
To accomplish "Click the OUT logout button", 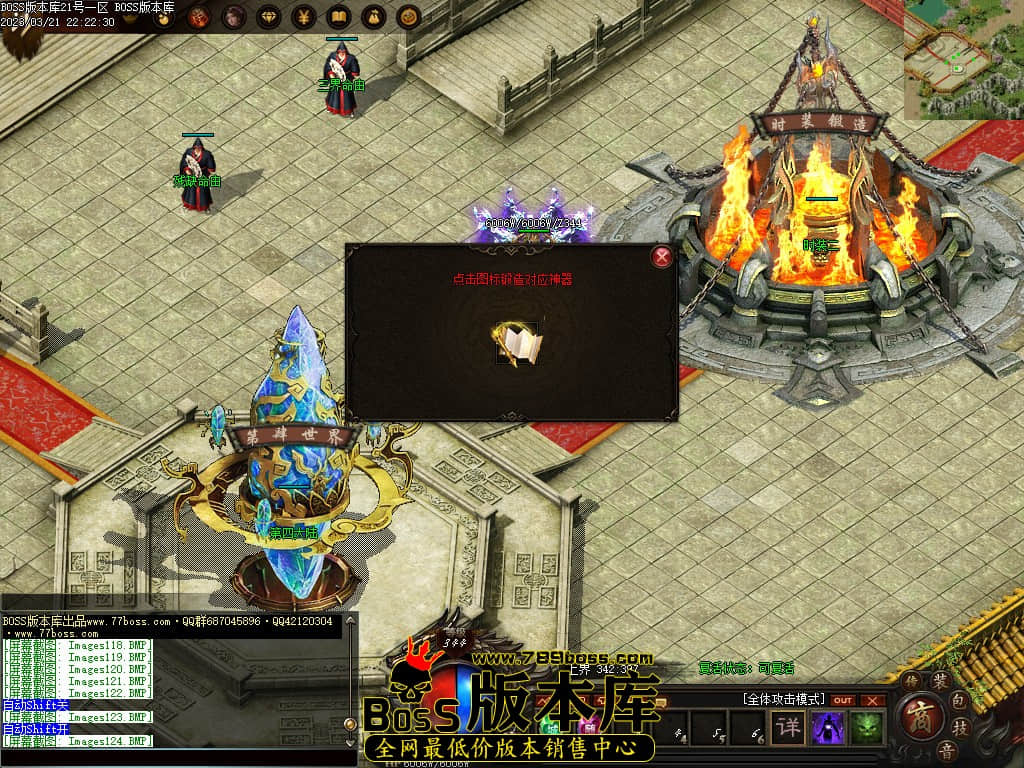I will click(x=844, y=700).
